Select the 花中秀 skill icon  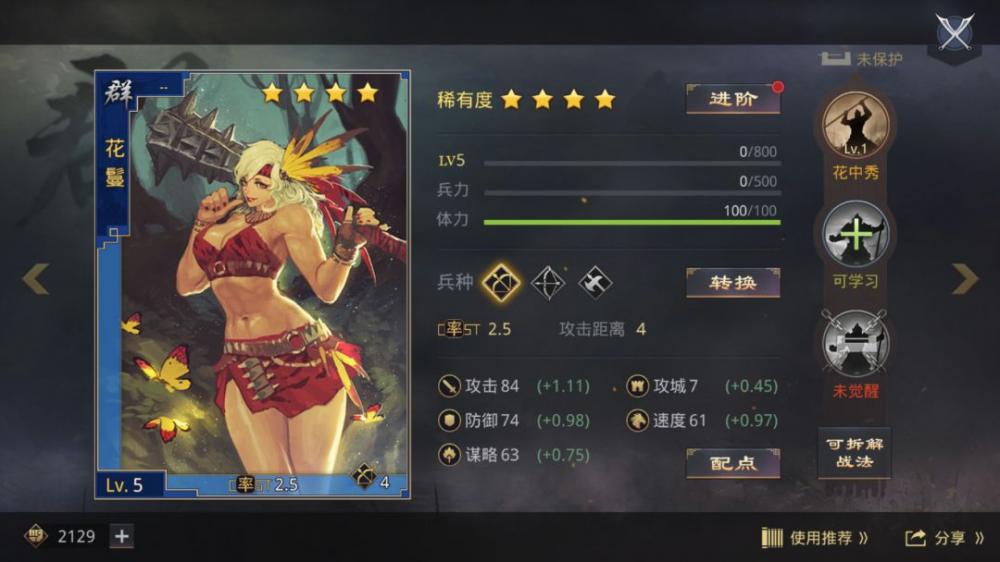point(855,127)
